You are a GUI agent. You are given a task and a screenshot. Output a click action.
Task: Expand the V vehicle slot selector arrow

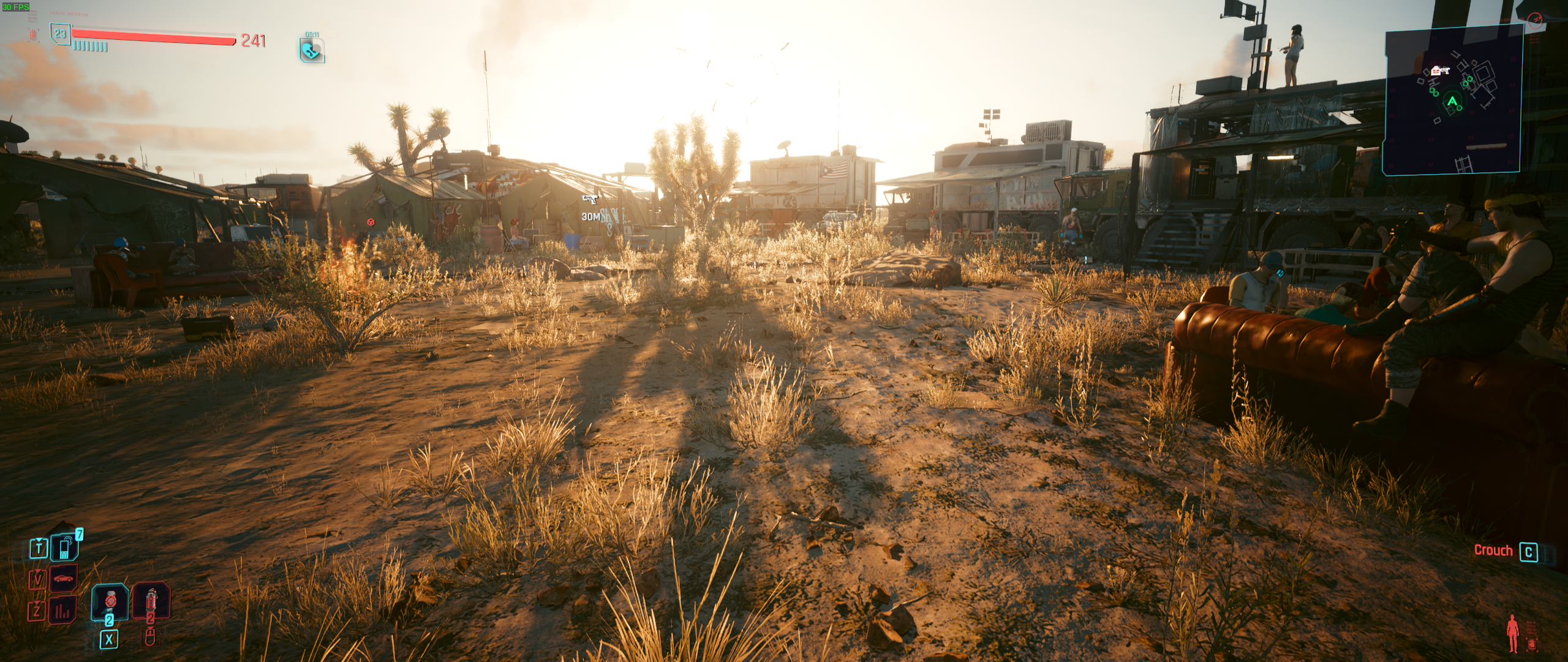coord(38,571)
